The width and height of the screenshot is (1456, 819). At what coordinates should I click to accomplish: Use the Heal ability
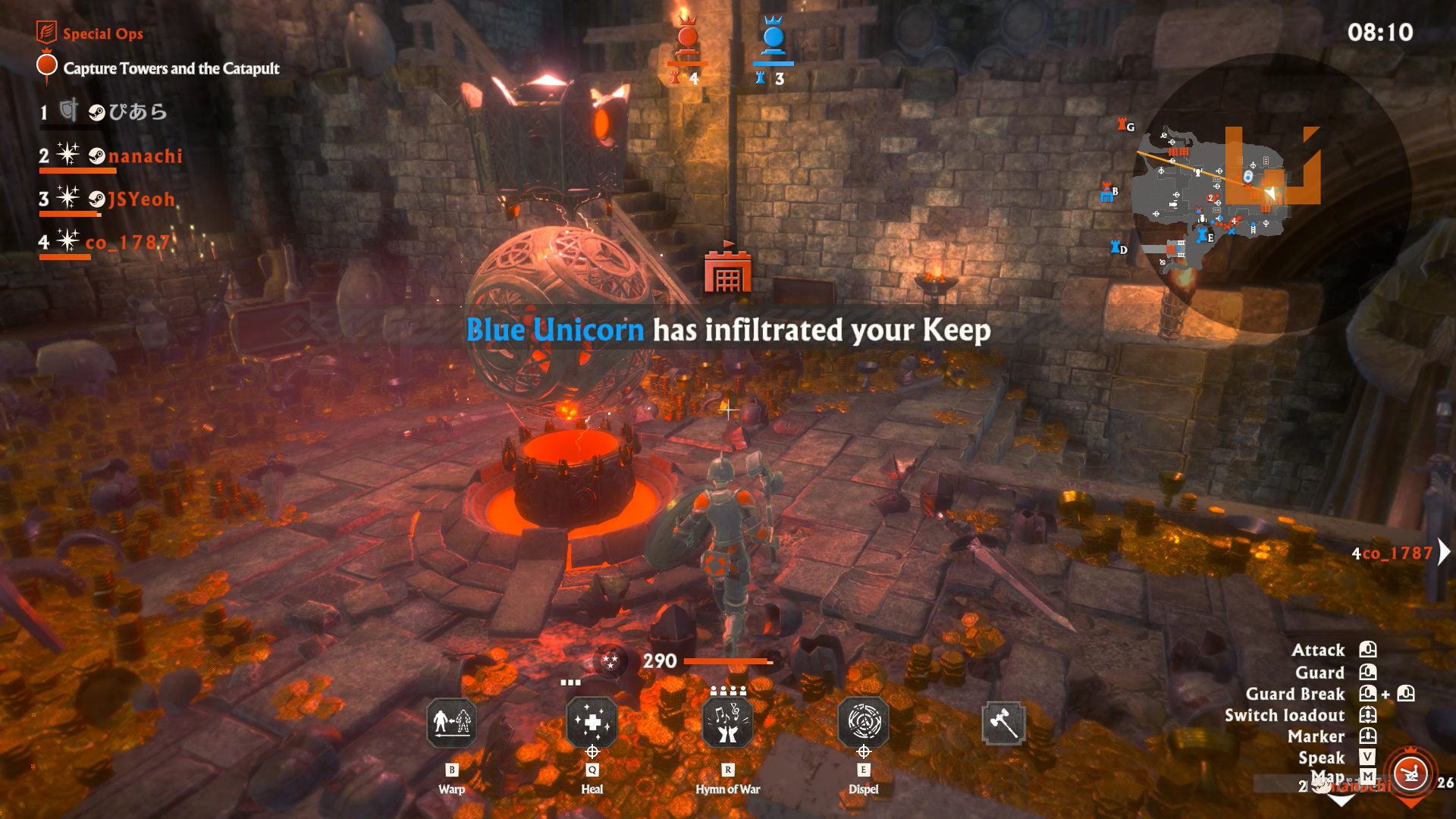pyautogui.click(x=592, y=723)
